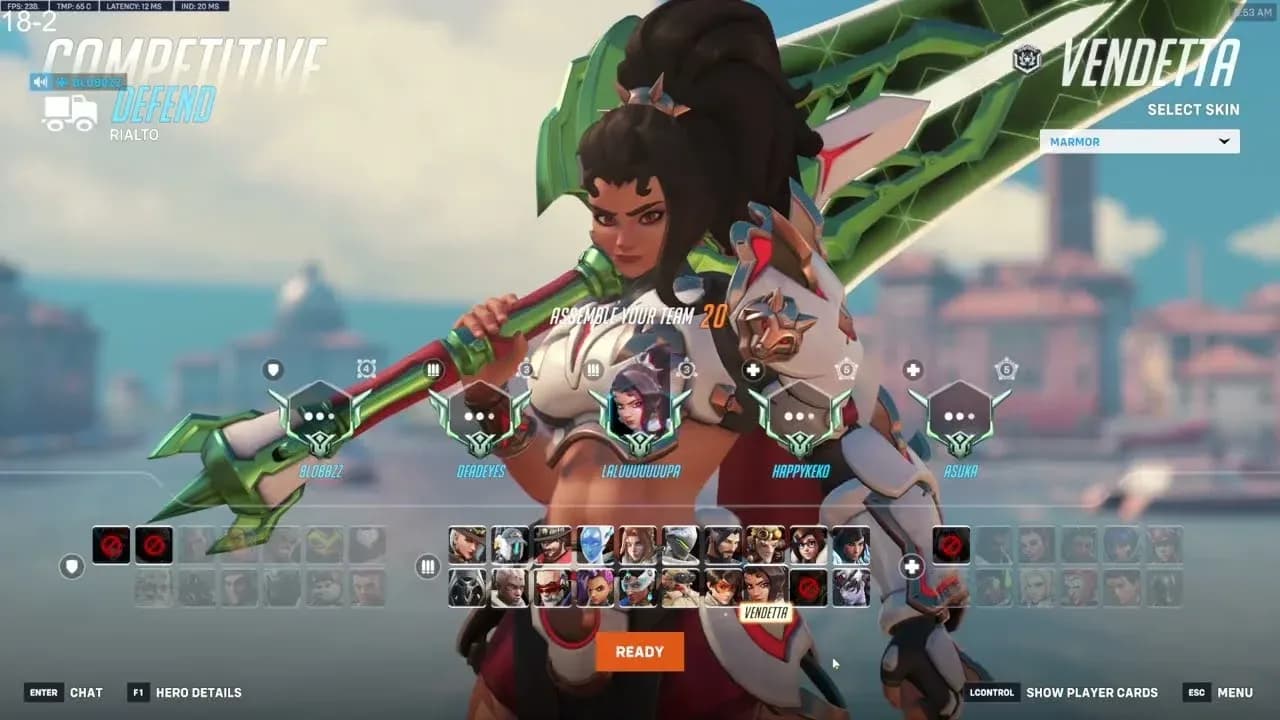Click the READY button
The height and width of the screenshot is (720, 1280).
(639, 651)
